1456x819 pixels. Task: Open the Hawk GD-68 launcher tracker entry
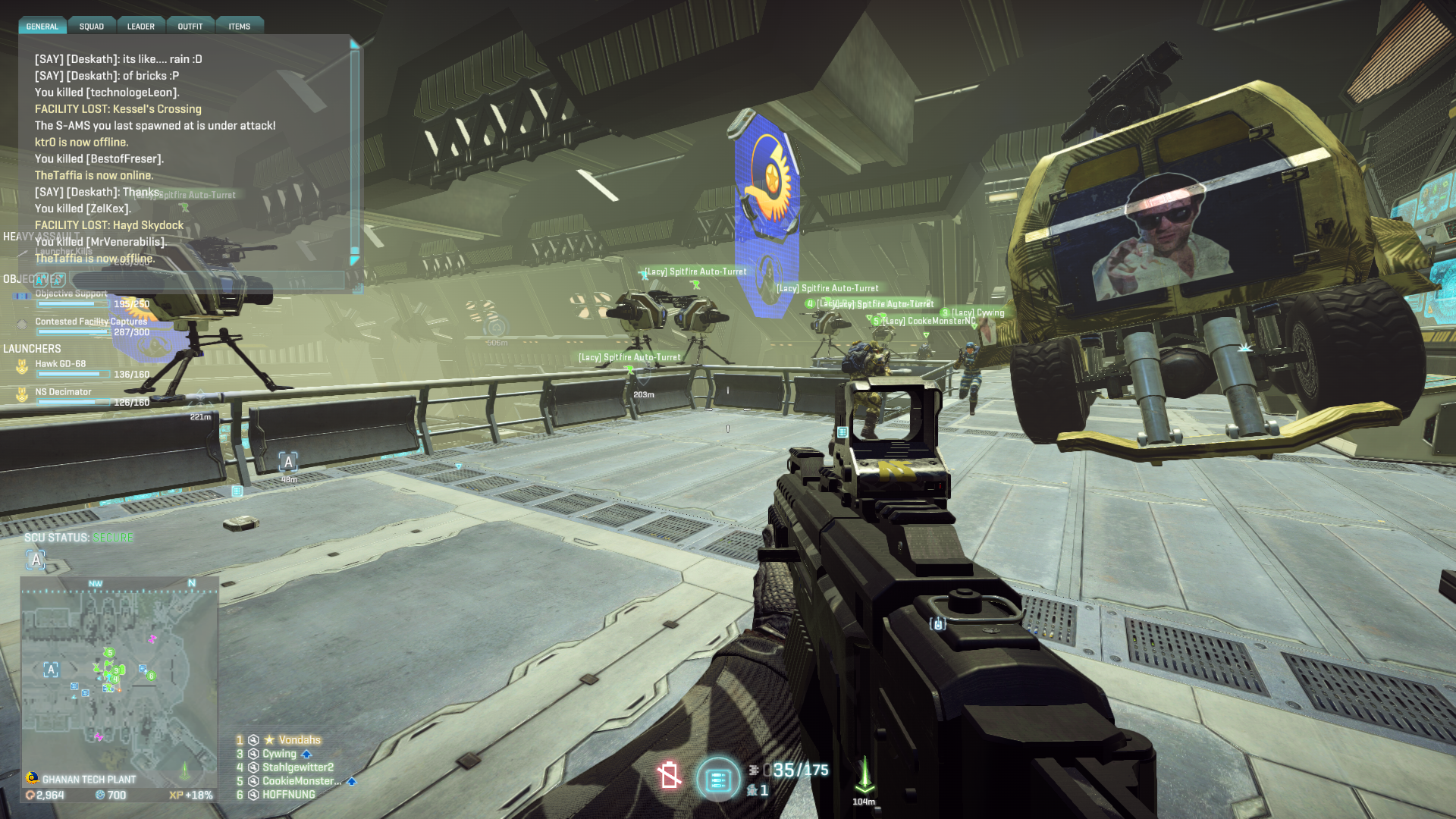point(61,364)
